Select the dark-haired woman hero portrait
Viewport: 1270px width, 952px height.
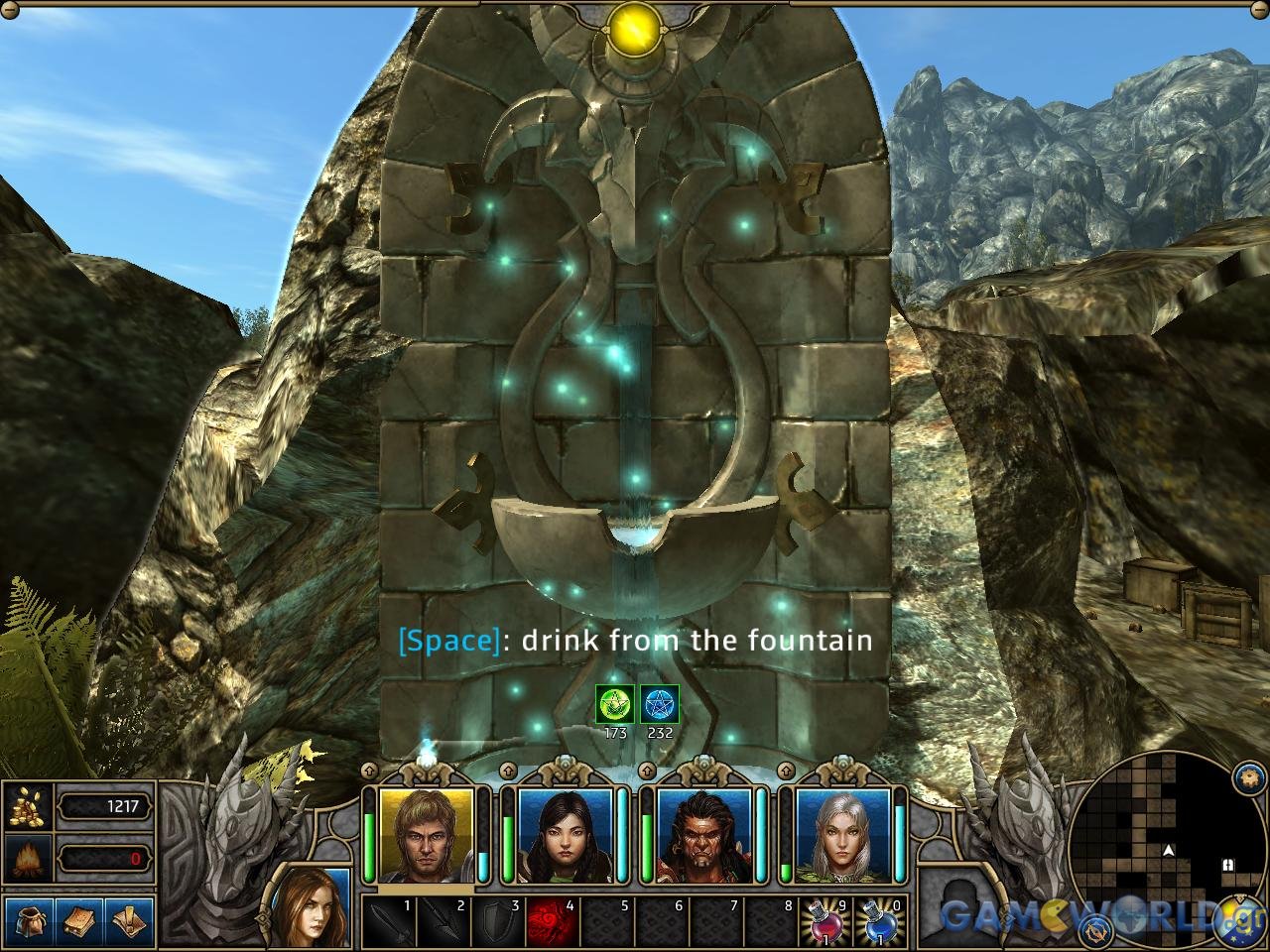point(565,836)
